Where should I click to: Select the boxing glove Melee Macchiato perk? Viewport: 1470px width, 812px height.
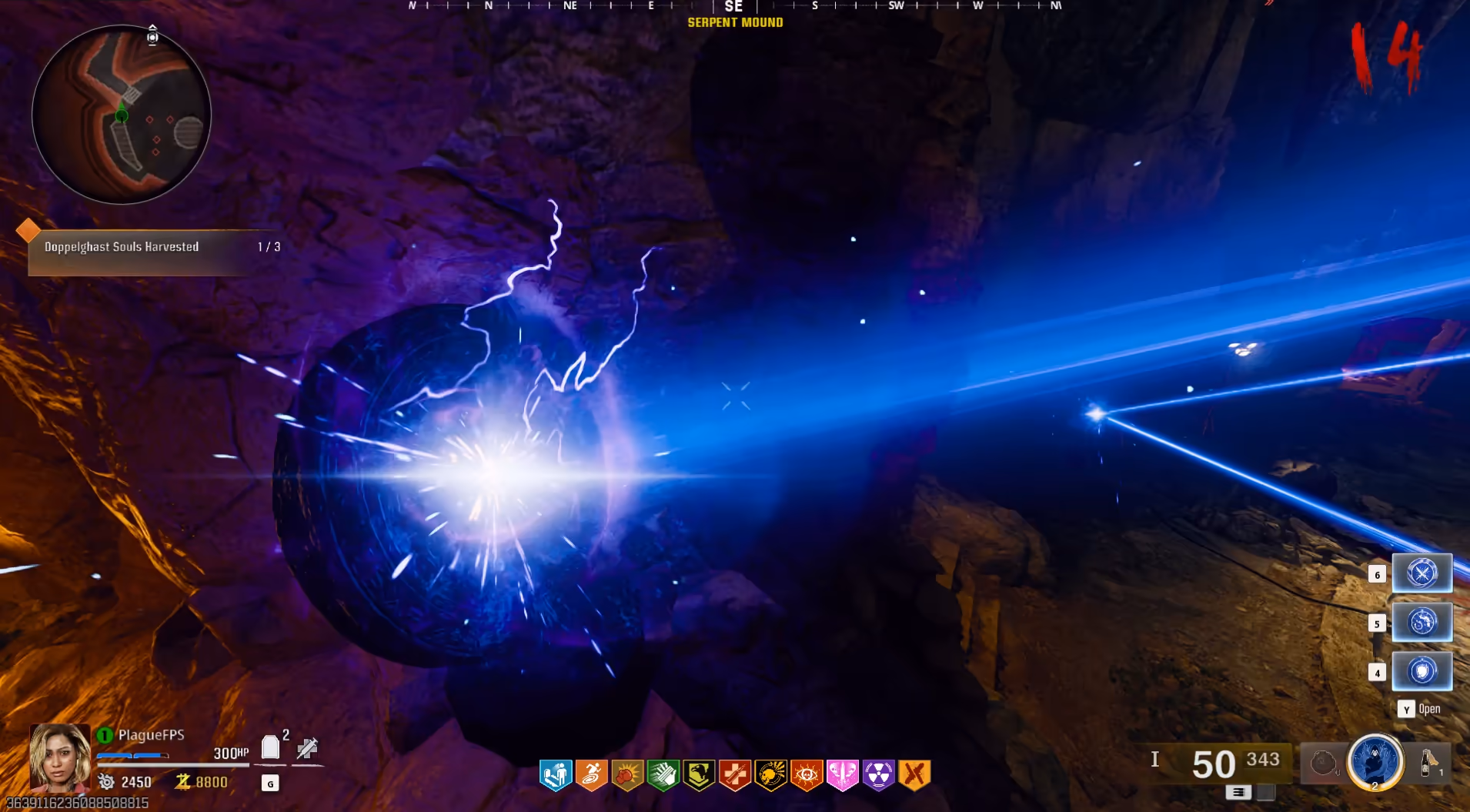(627, 775)
